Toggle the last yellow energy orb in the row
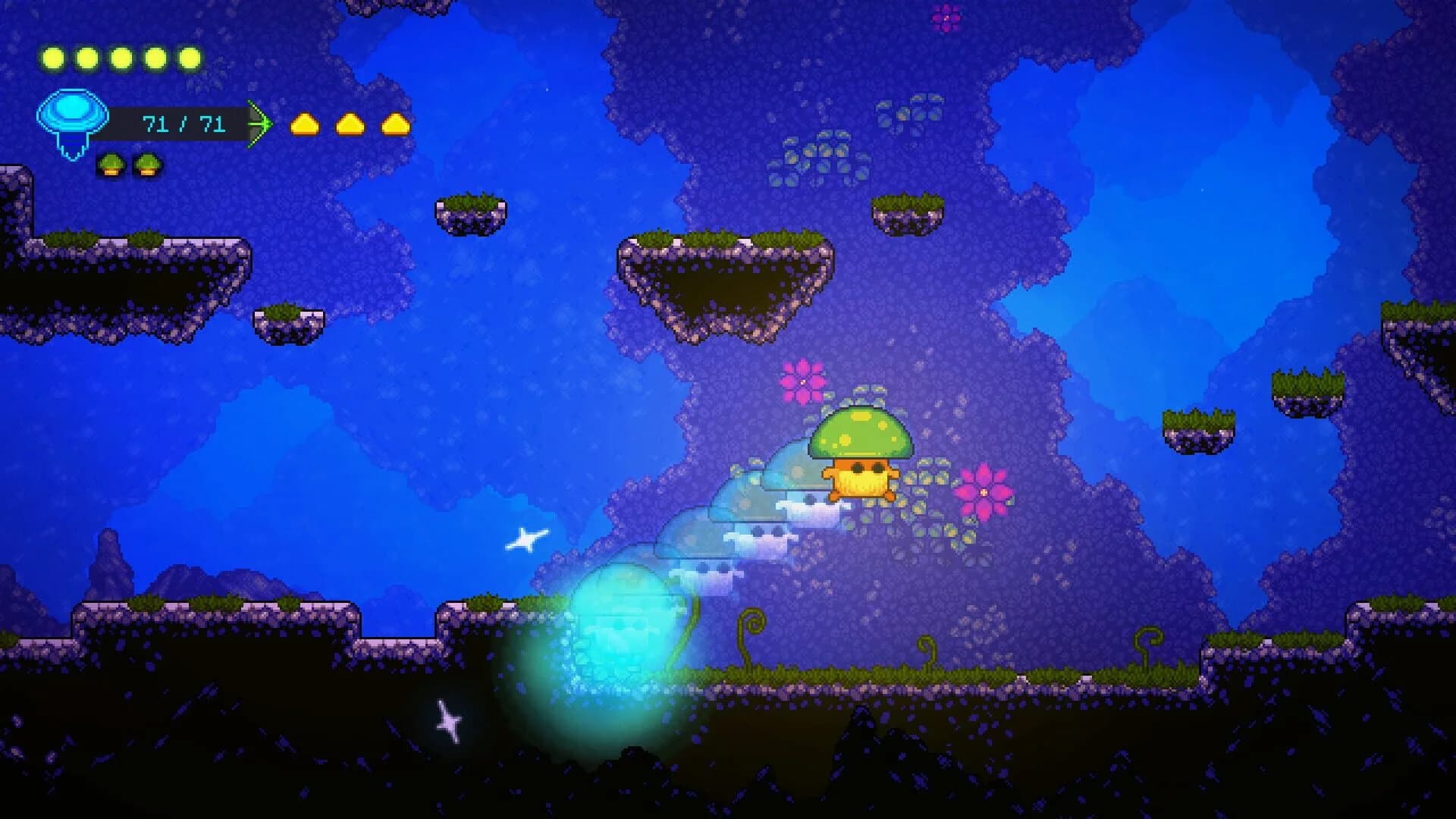The image size is (1456, 819). point(188,55)
